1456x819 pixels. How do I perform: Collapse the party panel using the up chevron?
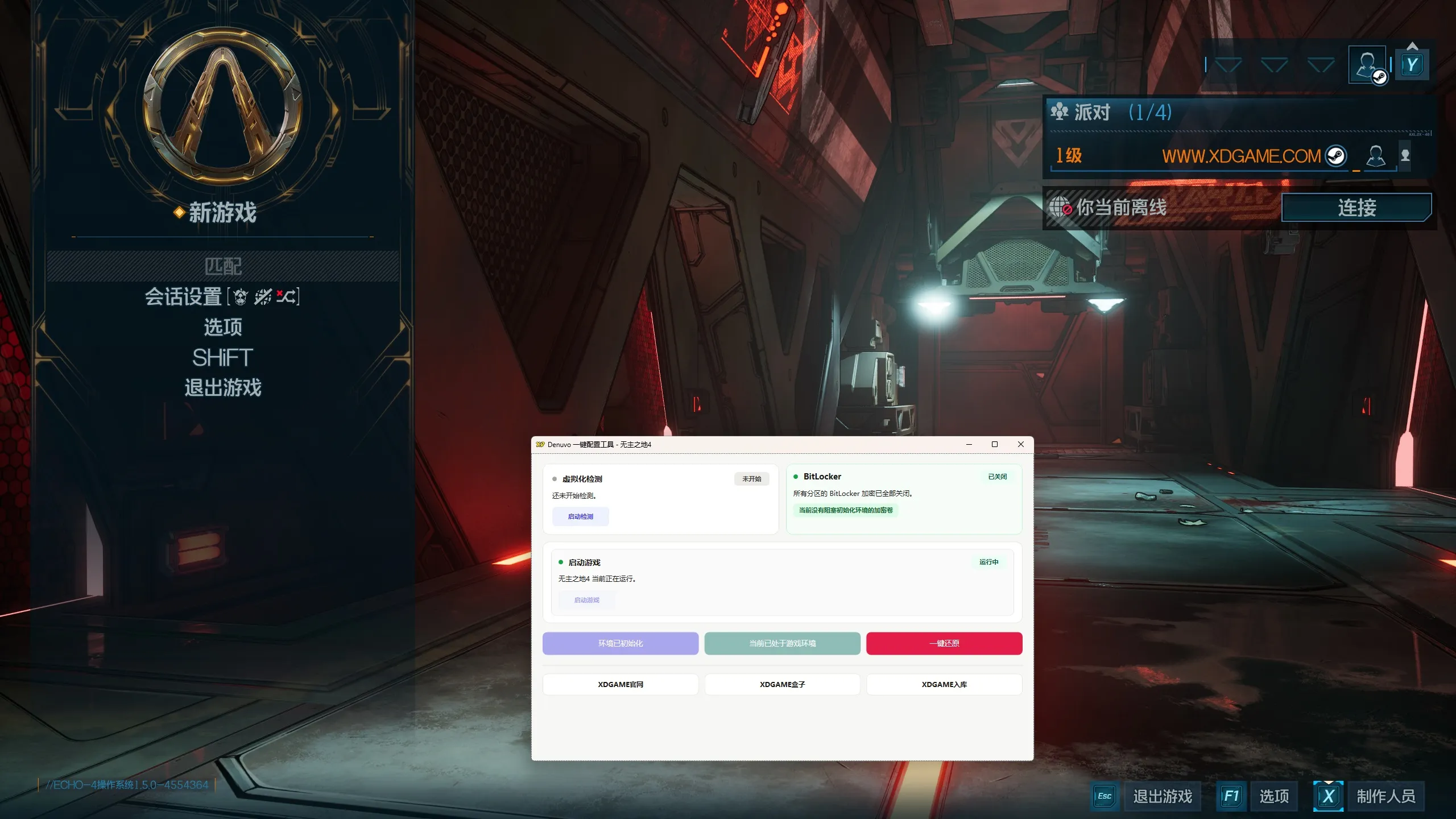click(1412, 45)
